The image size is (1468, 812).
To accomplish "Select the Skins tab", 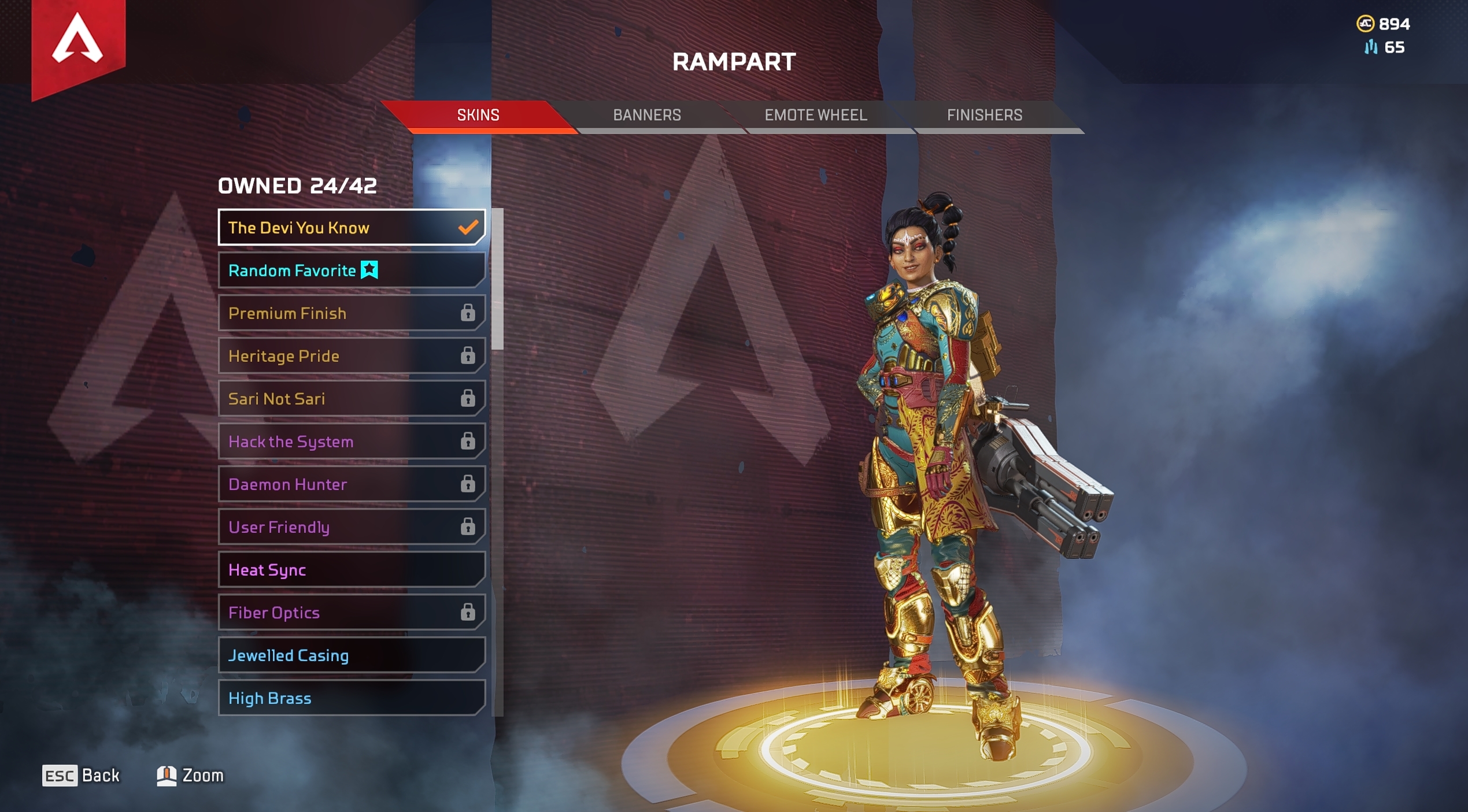I will (x=478, y=115).
